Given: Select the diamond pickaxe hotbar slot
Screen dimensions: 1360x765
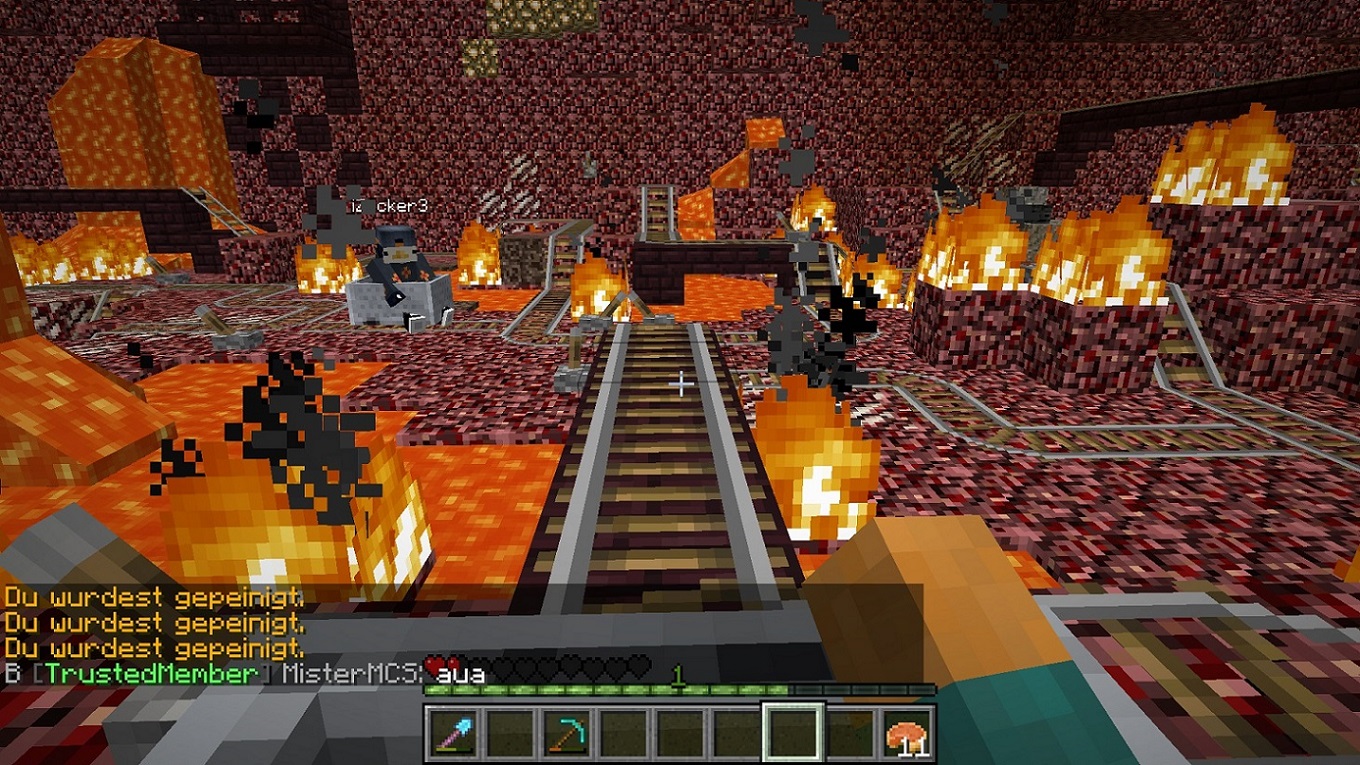Looking at the screenshot, I should pyautogui.click(x=563, y=734).
